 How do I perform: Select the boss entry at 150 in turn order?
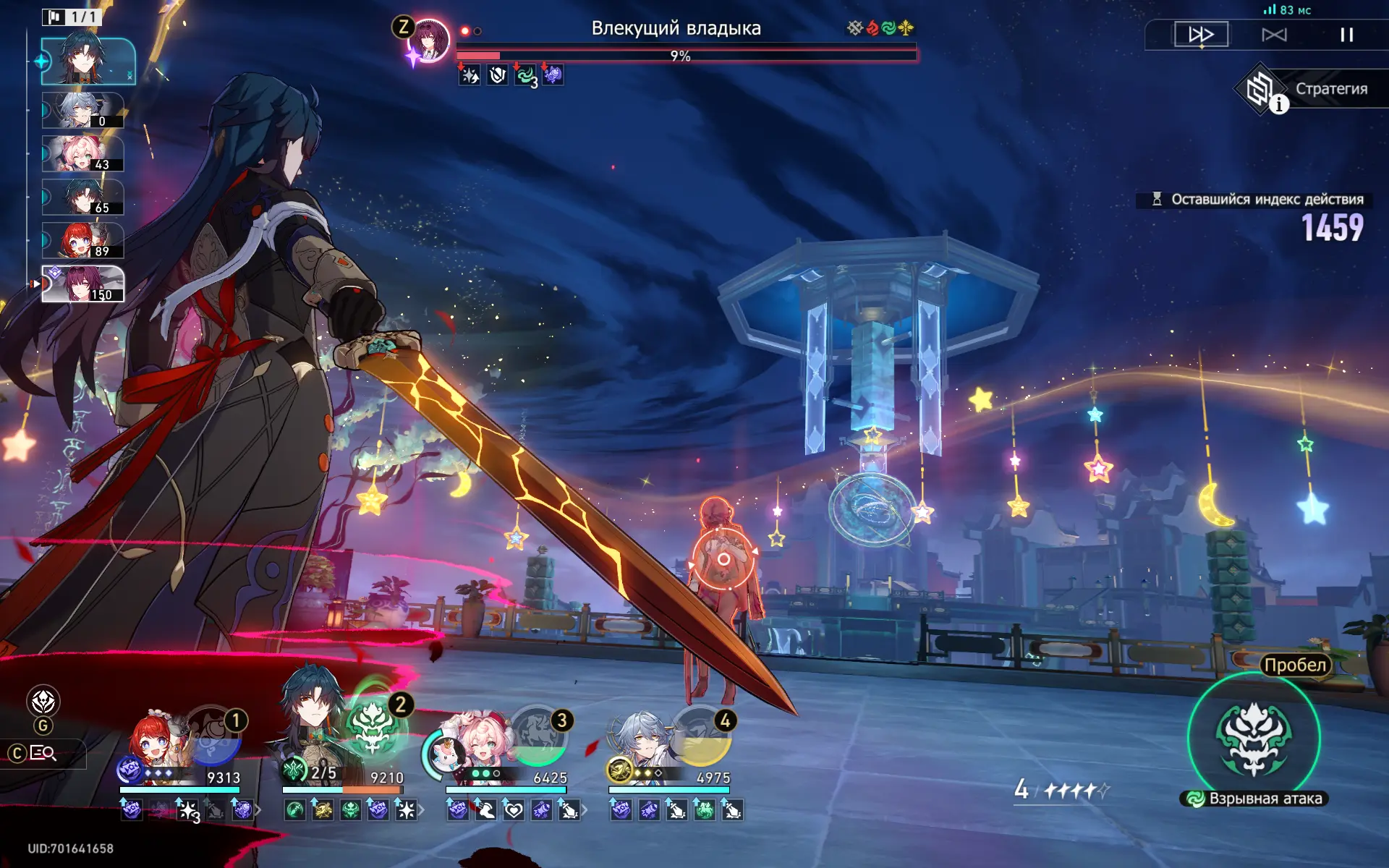tap(82, 284)
